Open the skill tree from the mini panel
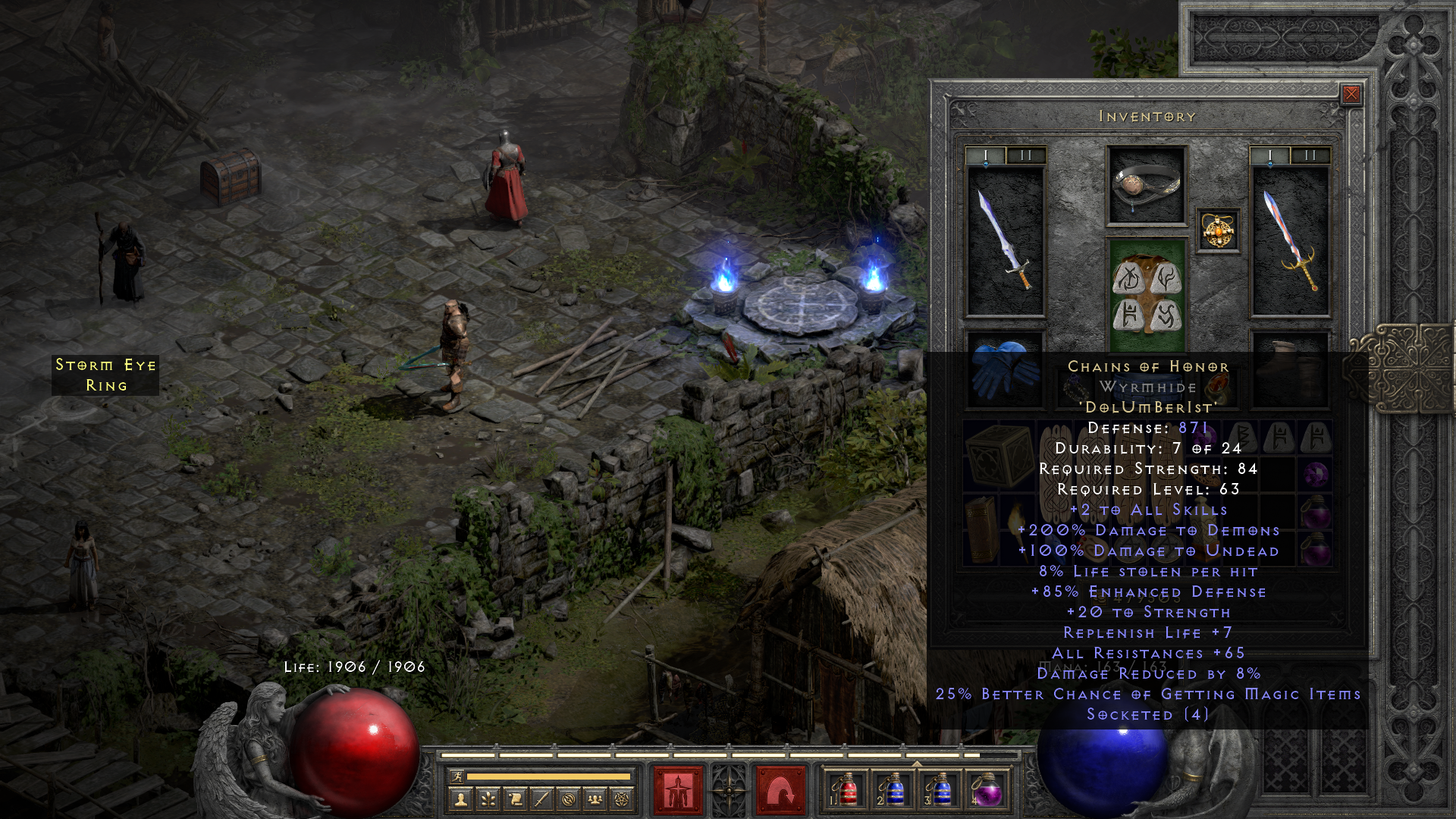Viewport: 1456px width, 819px height. click(488, 799)
